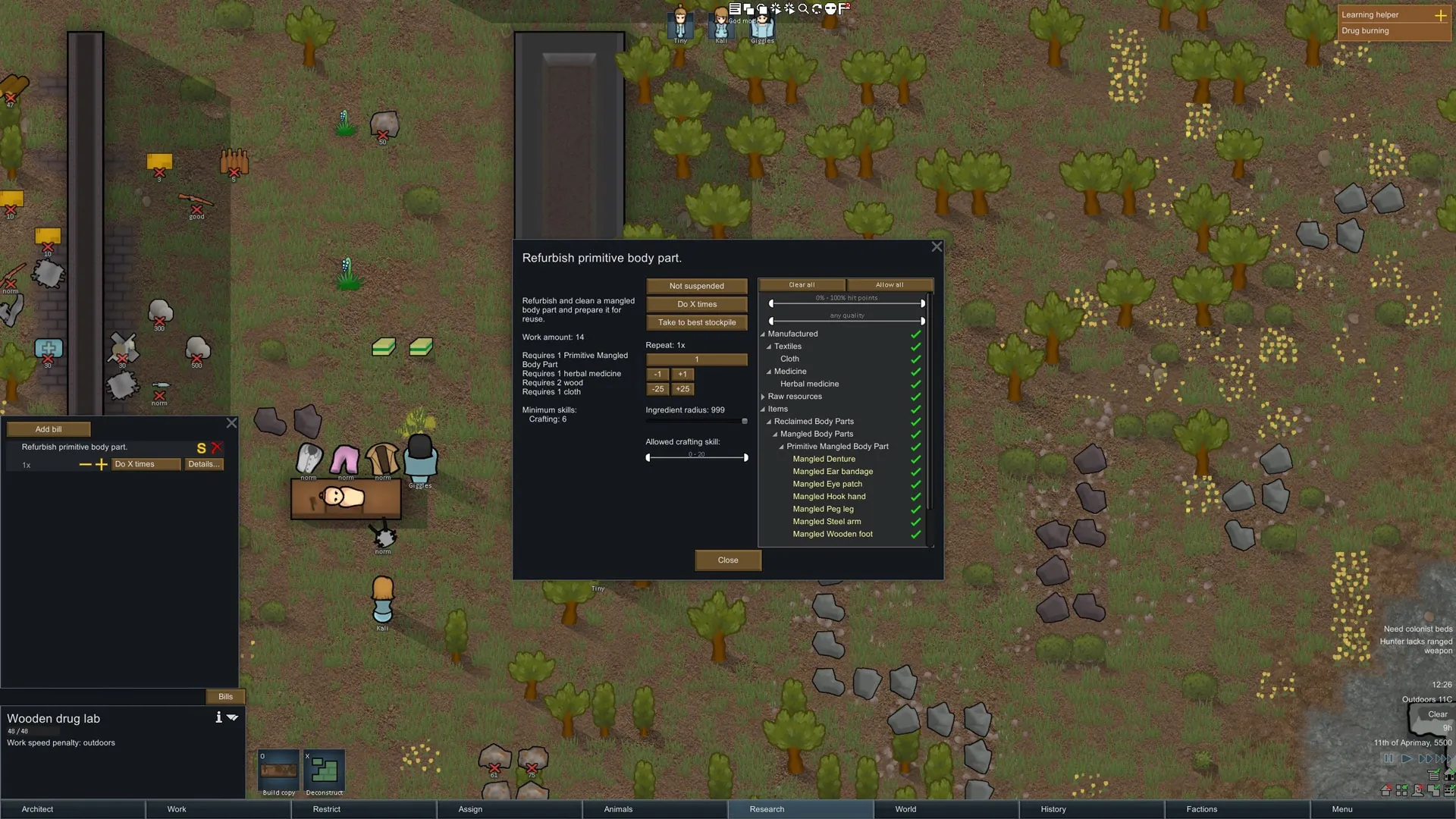Open bill Details button

point(203,464)
